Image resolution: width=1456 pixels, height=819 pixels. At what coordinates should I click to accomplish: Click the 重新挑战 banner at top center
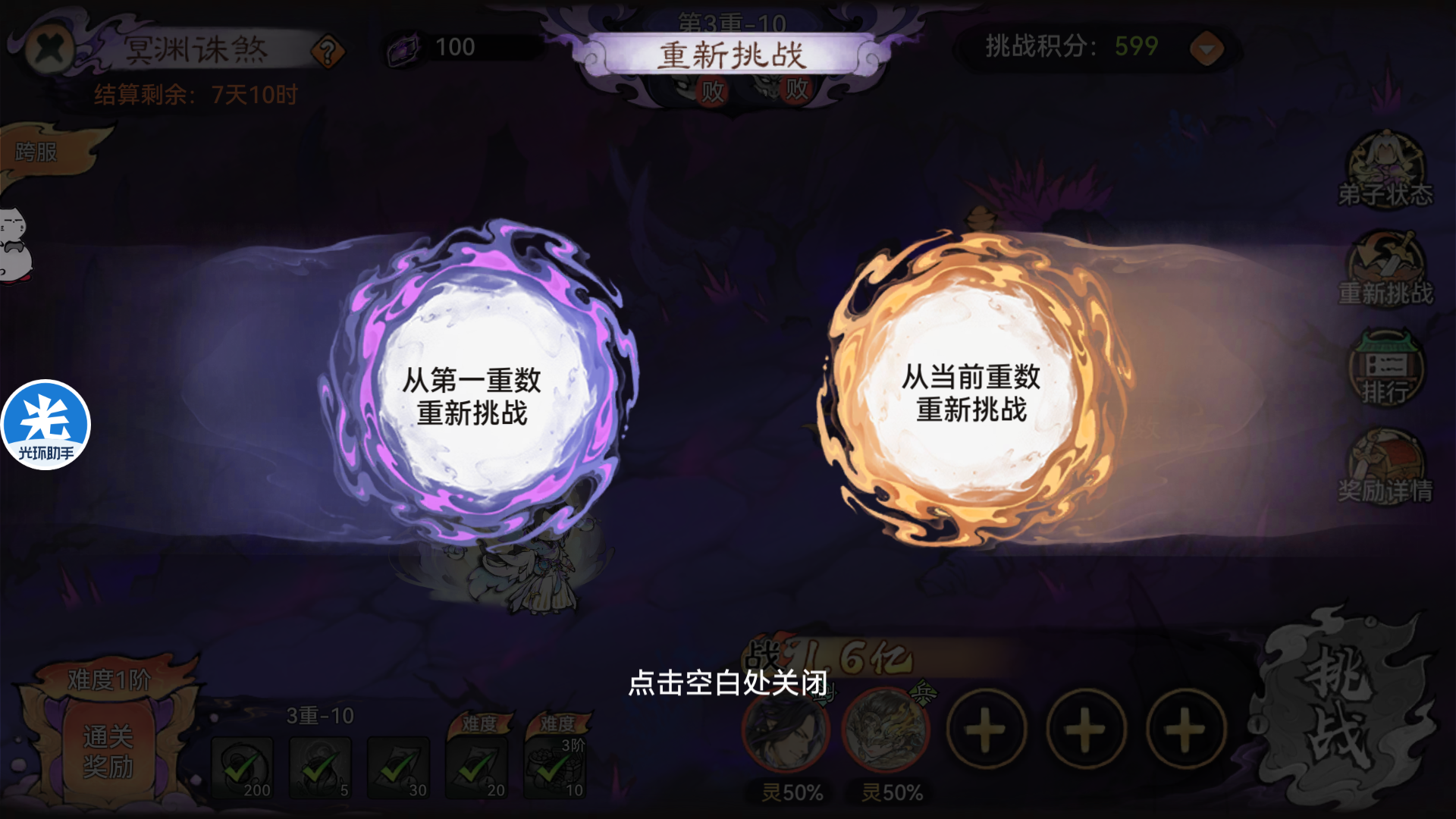pyautogui.click(x=734, y=52)
